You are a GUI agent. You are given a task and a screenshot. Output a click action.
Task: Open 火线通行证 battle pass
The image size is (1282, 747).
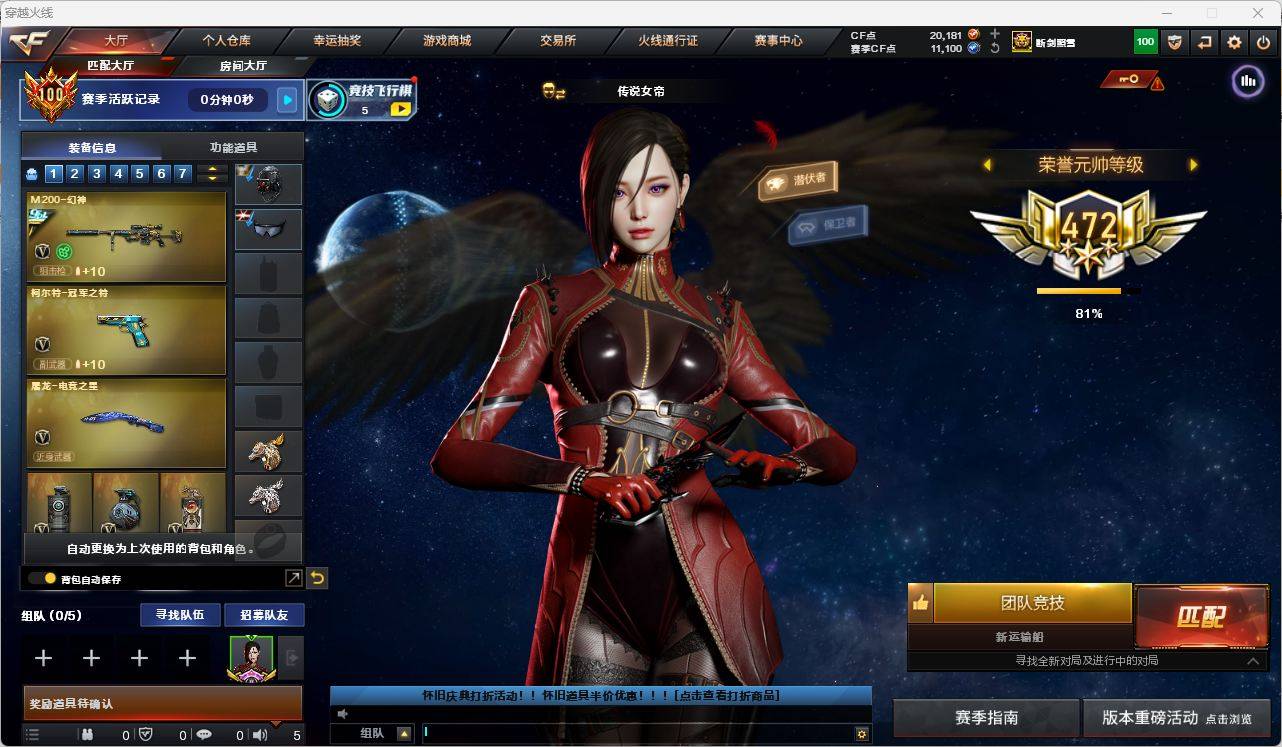point(668,41)
